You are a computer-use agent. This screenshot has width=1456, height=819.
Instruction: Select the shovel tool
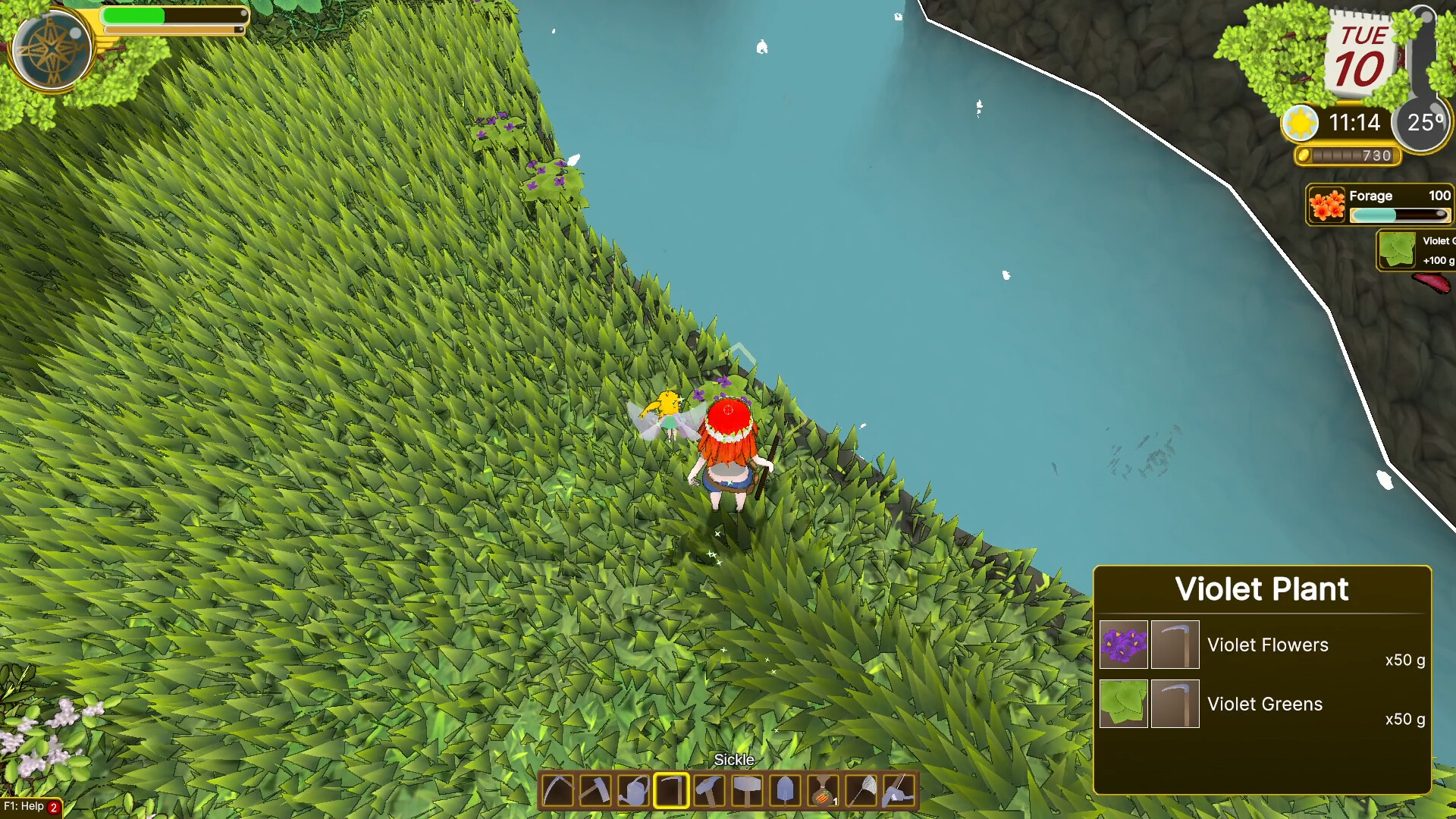[x=786, y=790]
